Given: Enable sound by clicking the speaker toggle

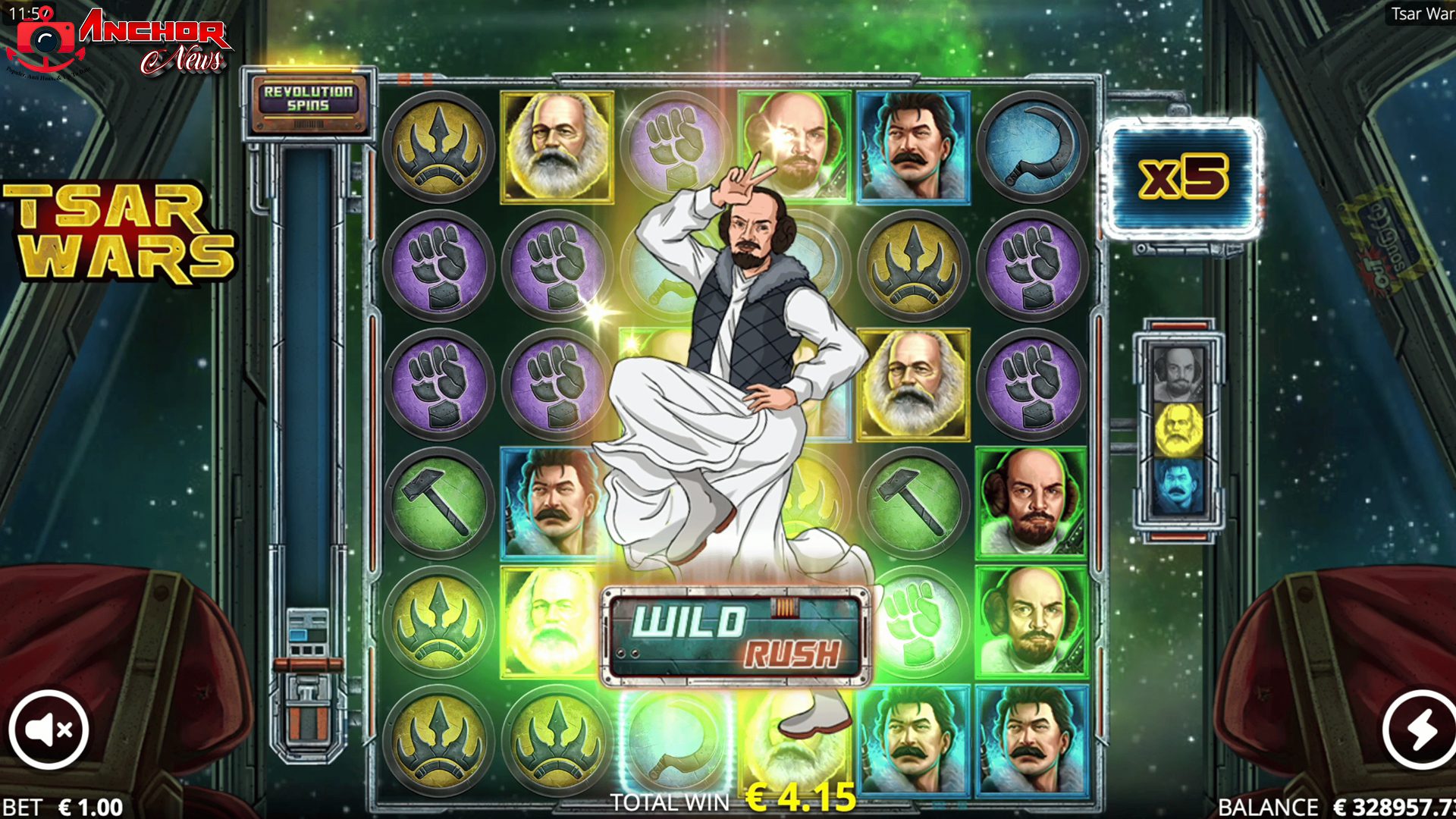Looking at the screenshot, I should [x=50, y=729].
